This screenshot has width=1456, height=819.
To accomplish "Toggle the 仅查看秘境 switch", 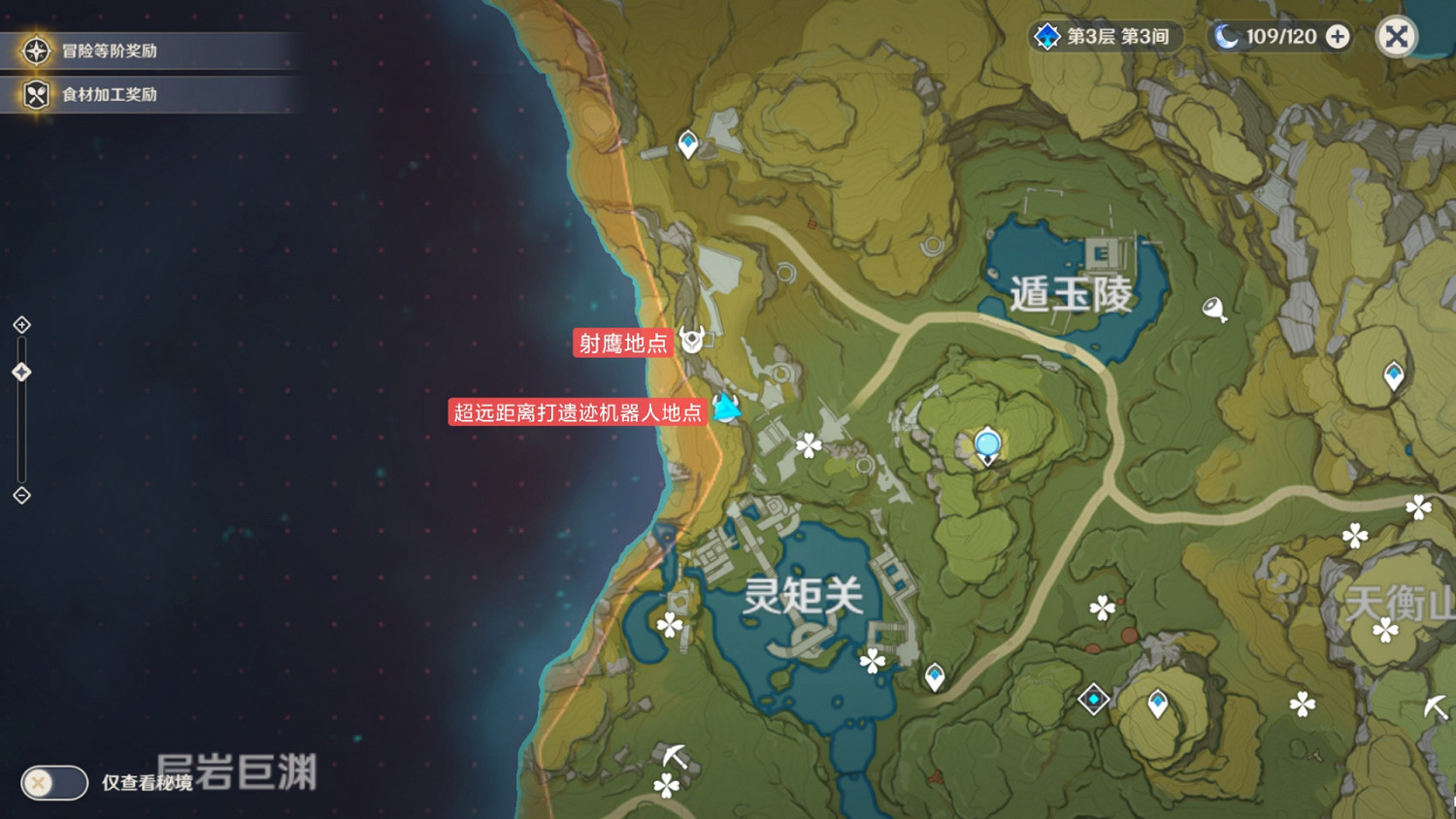I will click(x=53, y=783).
